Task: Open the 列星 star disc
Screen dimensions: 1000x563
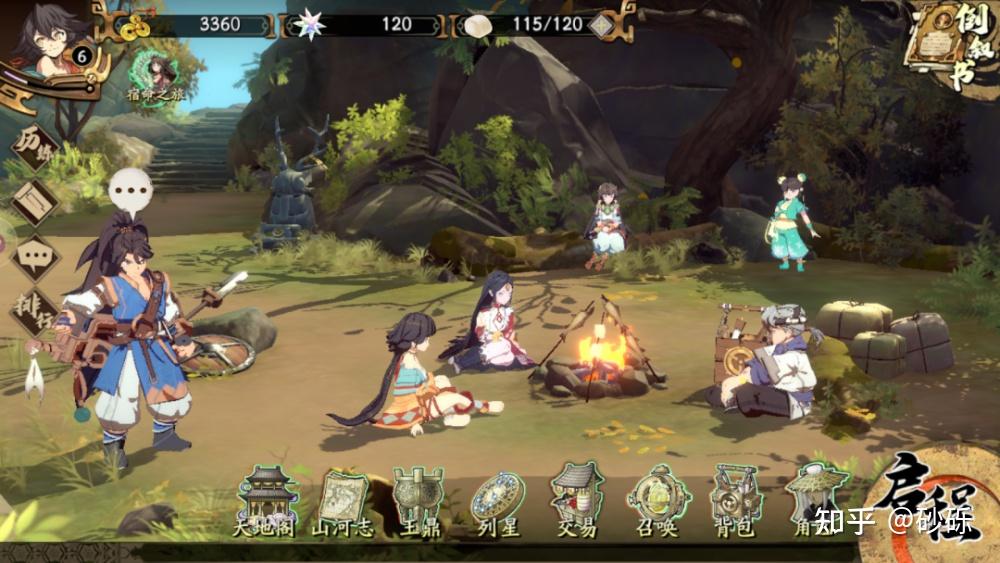Action: 498,500
